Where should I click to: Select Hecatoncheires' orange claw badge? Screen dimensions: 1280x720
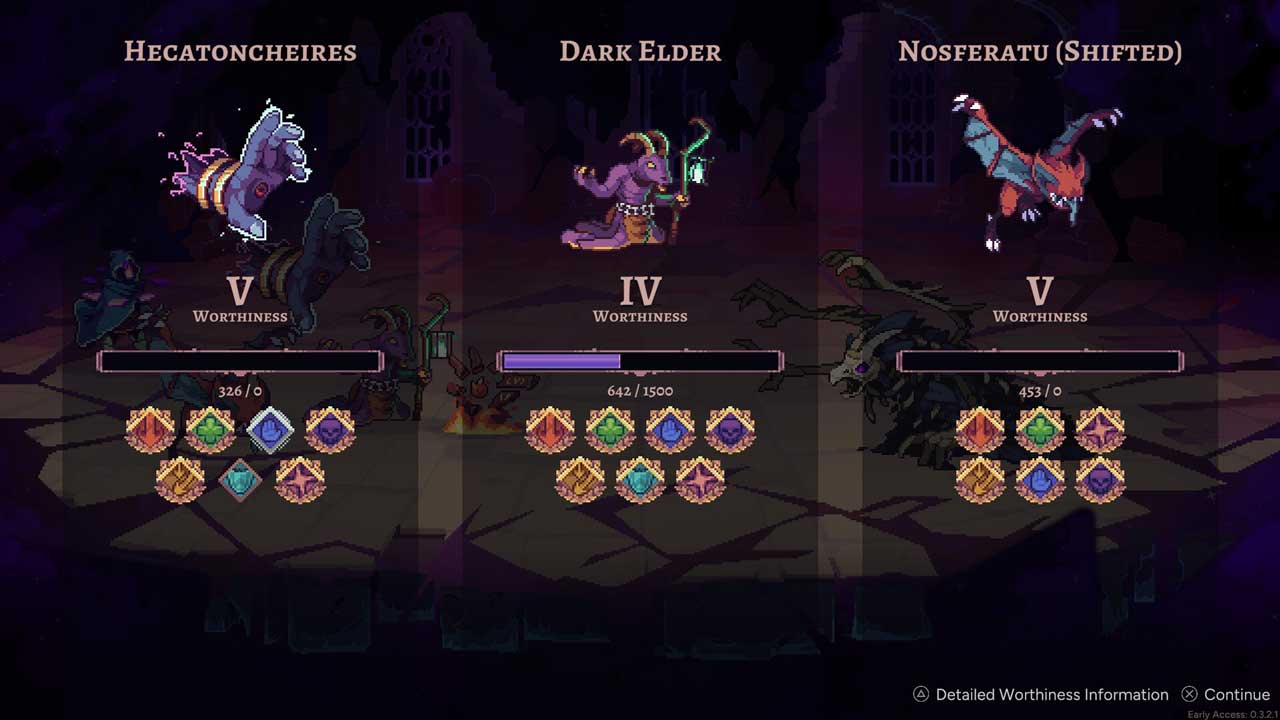pyautogui.click(x=180, y=479)
